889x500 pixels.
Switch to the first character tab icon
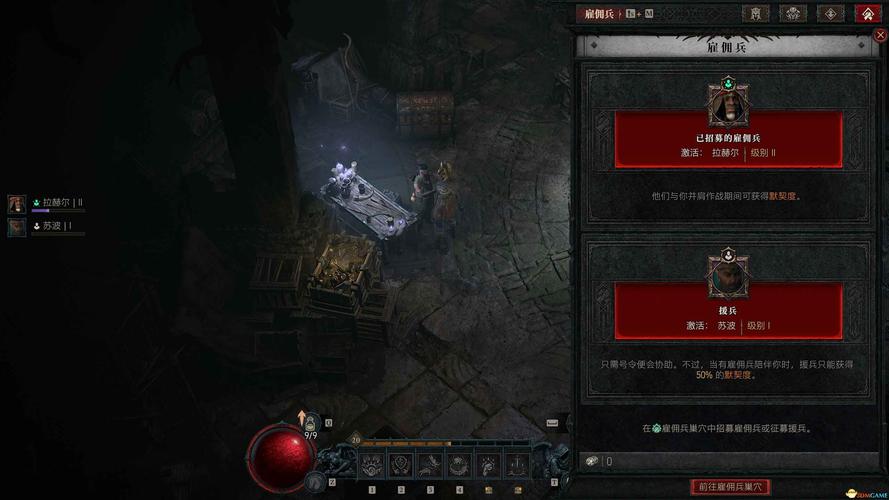click(x=757, y=14)
